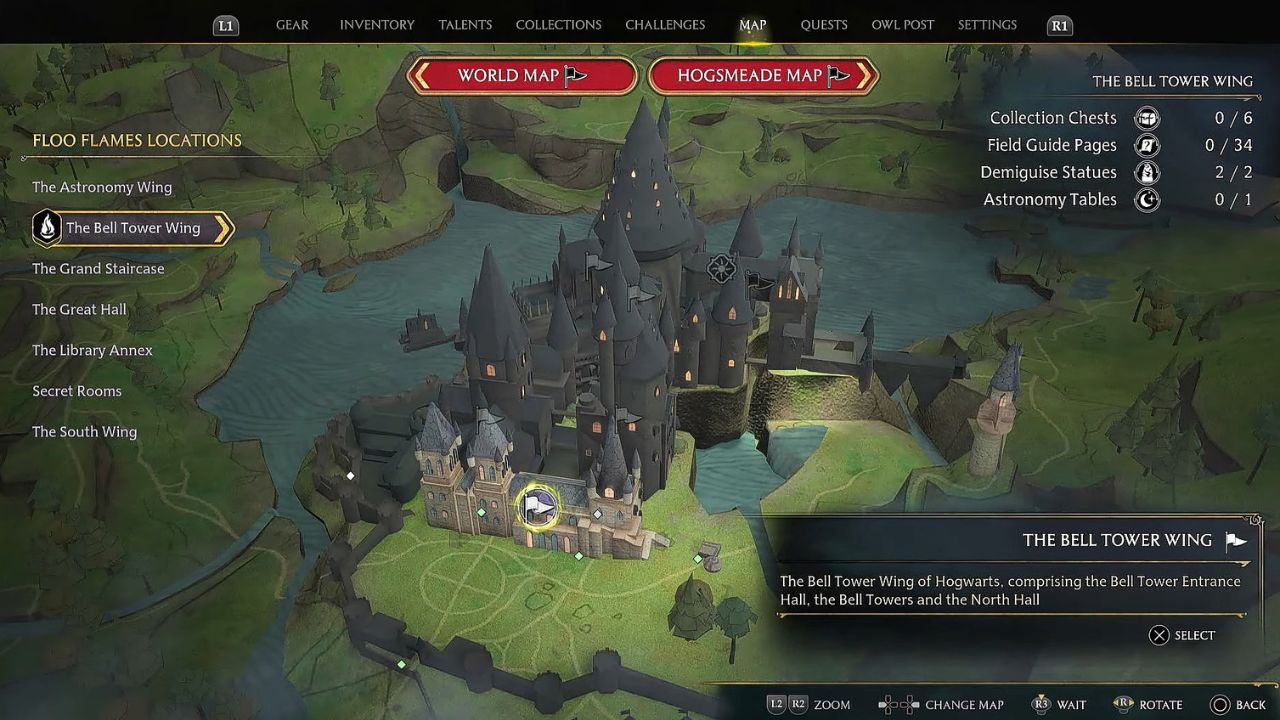Screen dimensions: 1280x720
Task: Switch to the Inventory tab
Action: pyautogui.click(x=377, y=25)
